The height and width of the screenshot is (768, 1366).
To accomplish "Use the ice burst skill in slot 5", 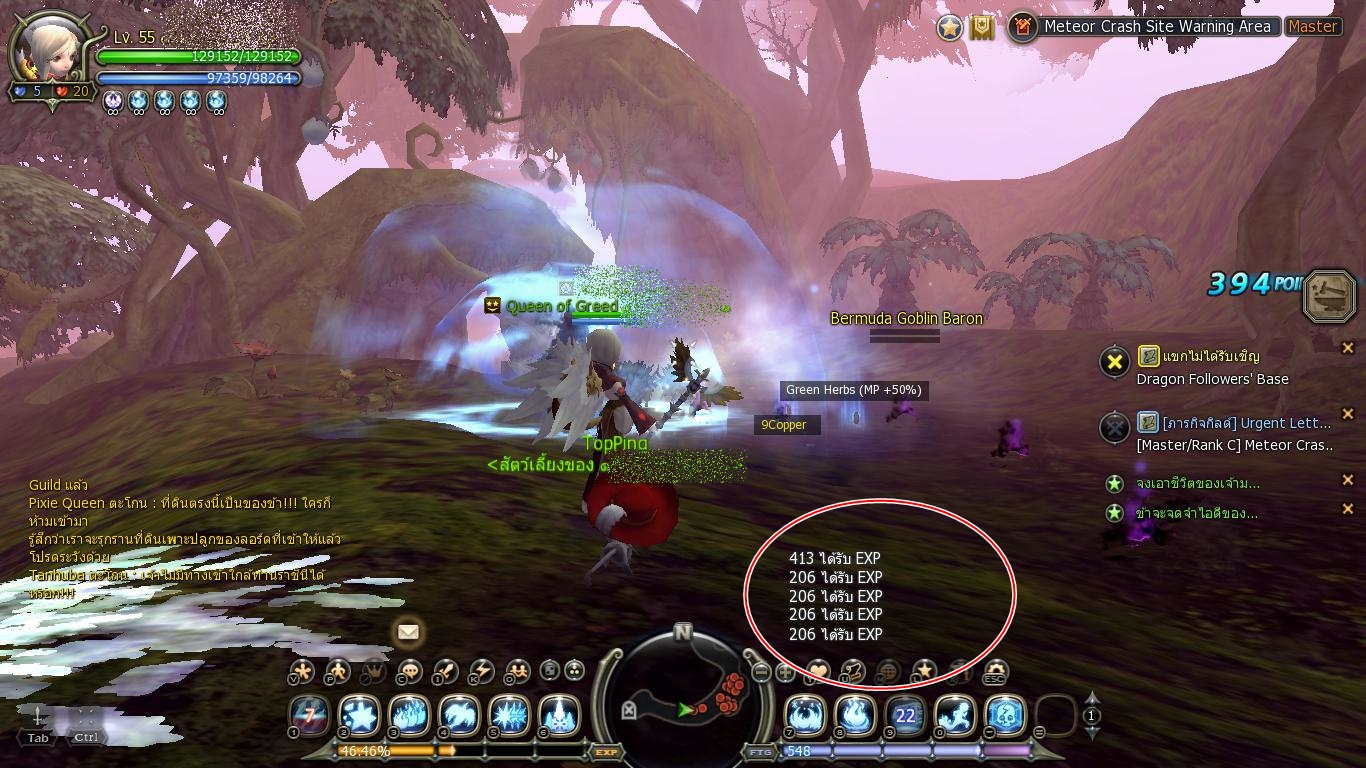I will pyautogui.click(x=508, y=715).
